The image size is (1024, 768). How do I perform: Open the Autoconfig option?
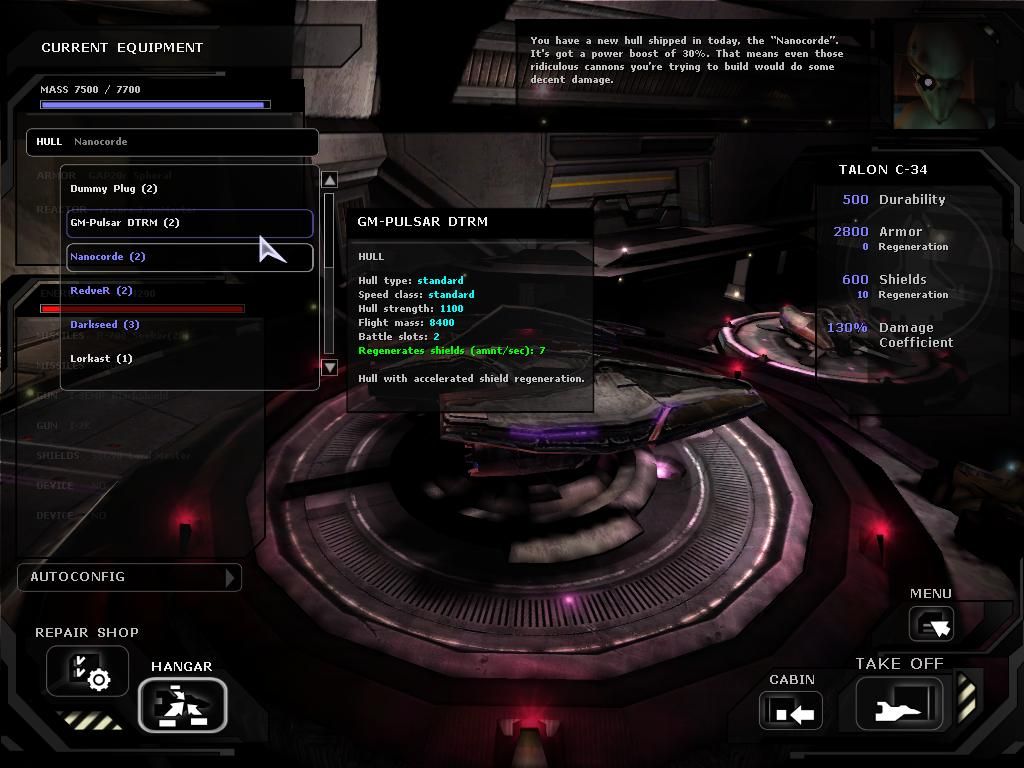[129, 577]
